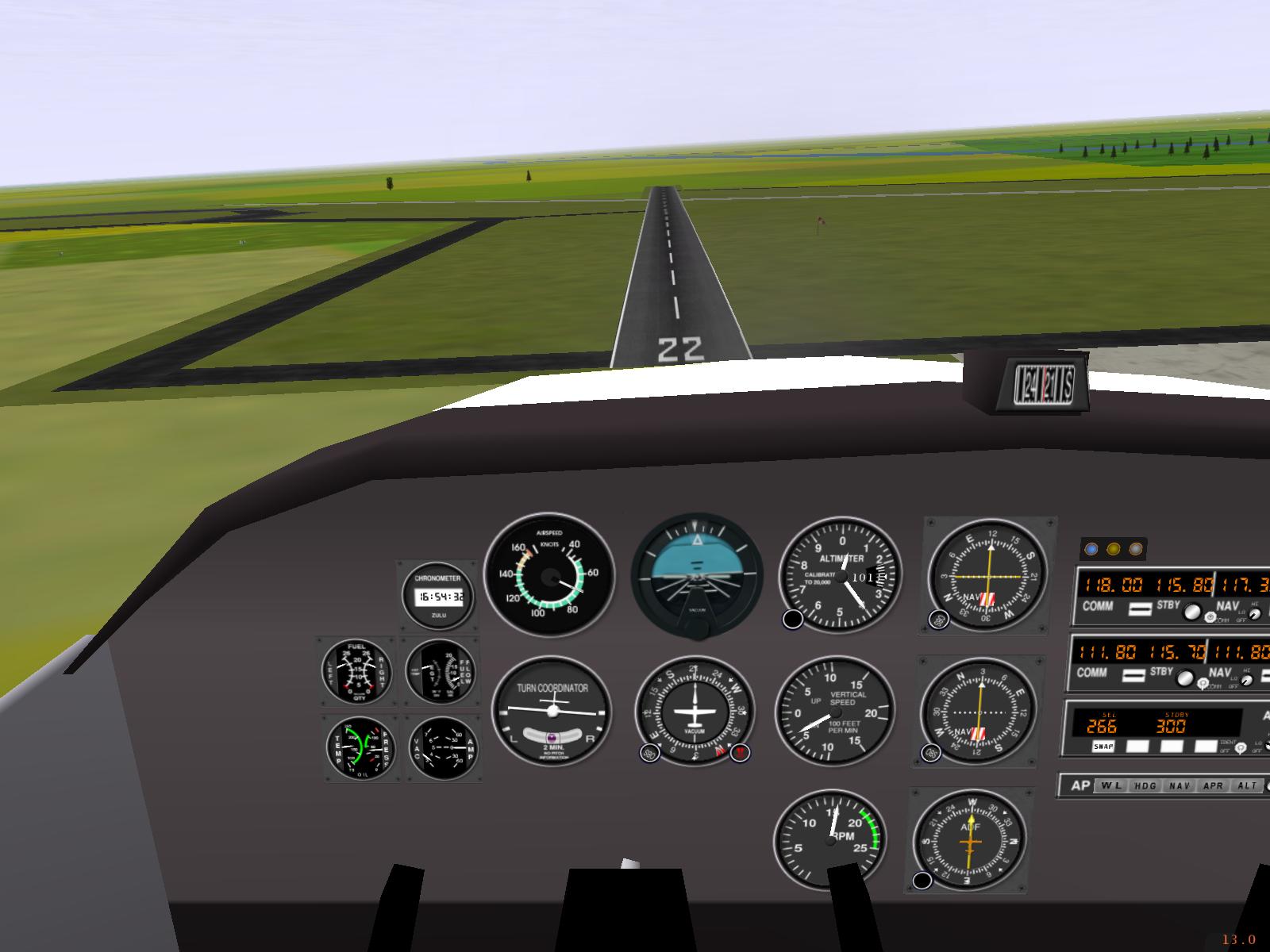Click the chronometer clock display

pyautogui.click(x=441, y=597)
